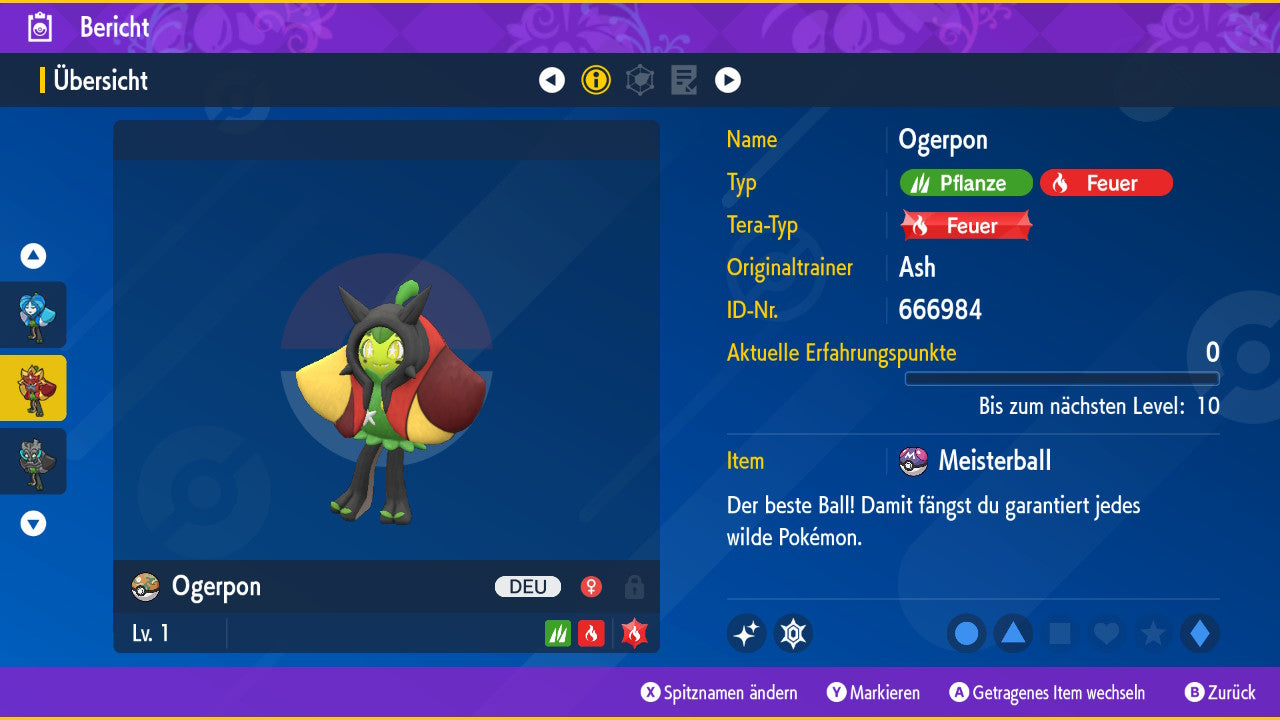
Task: Switch to the Übersicht tab
Action: pos(101,81)
